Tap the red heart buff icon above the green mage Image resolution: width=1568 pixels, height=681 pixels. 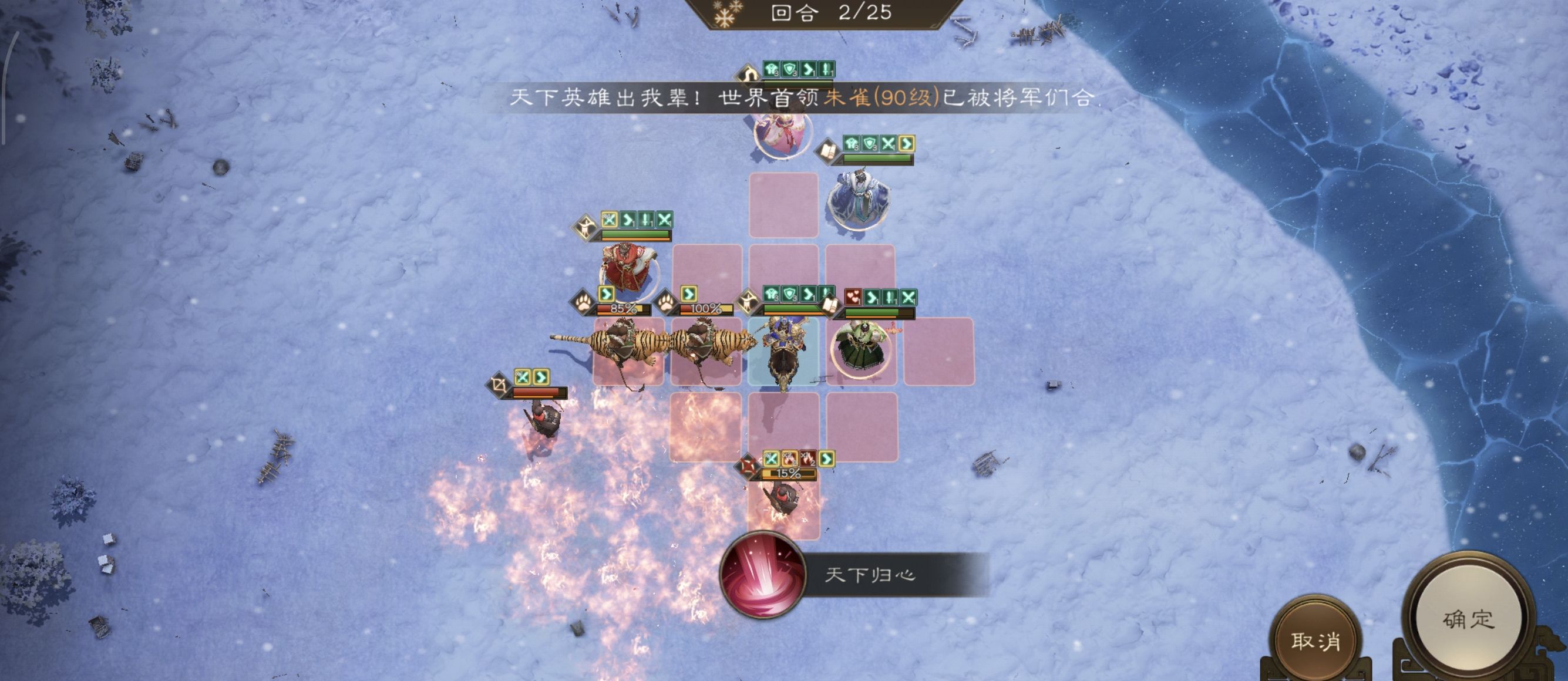[x=852, y=296]
